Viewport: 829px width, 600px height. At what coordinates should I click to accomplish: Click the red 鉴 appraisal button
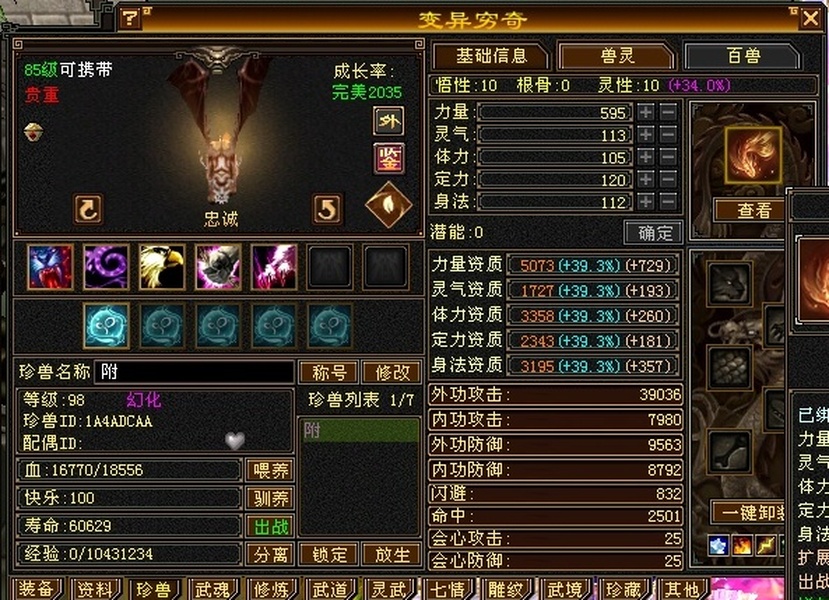pyautogui.click(x=388, y=158)
